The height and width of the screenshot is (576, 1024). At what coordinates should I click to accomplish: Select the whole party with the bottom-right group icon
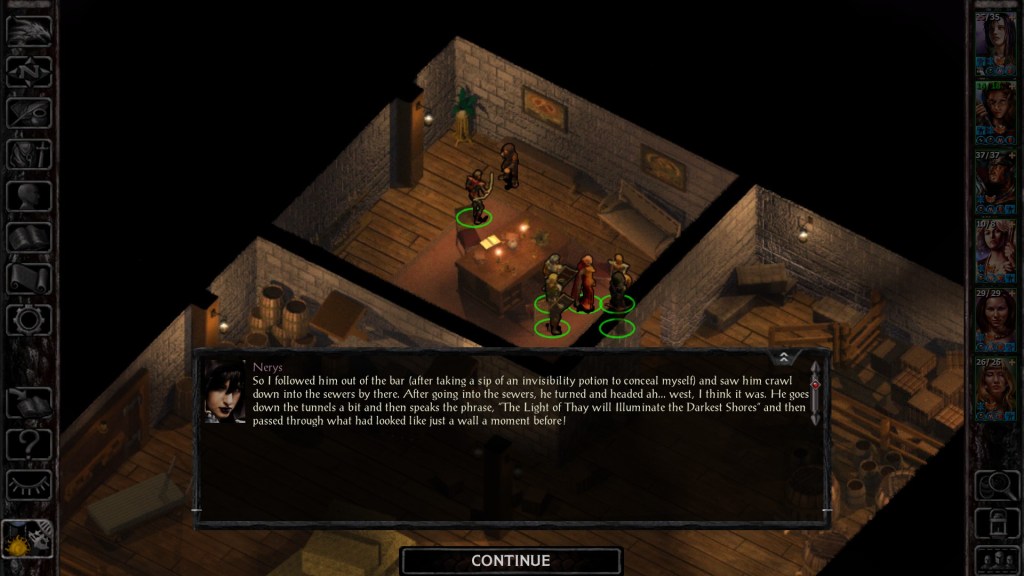pos(994,558)
